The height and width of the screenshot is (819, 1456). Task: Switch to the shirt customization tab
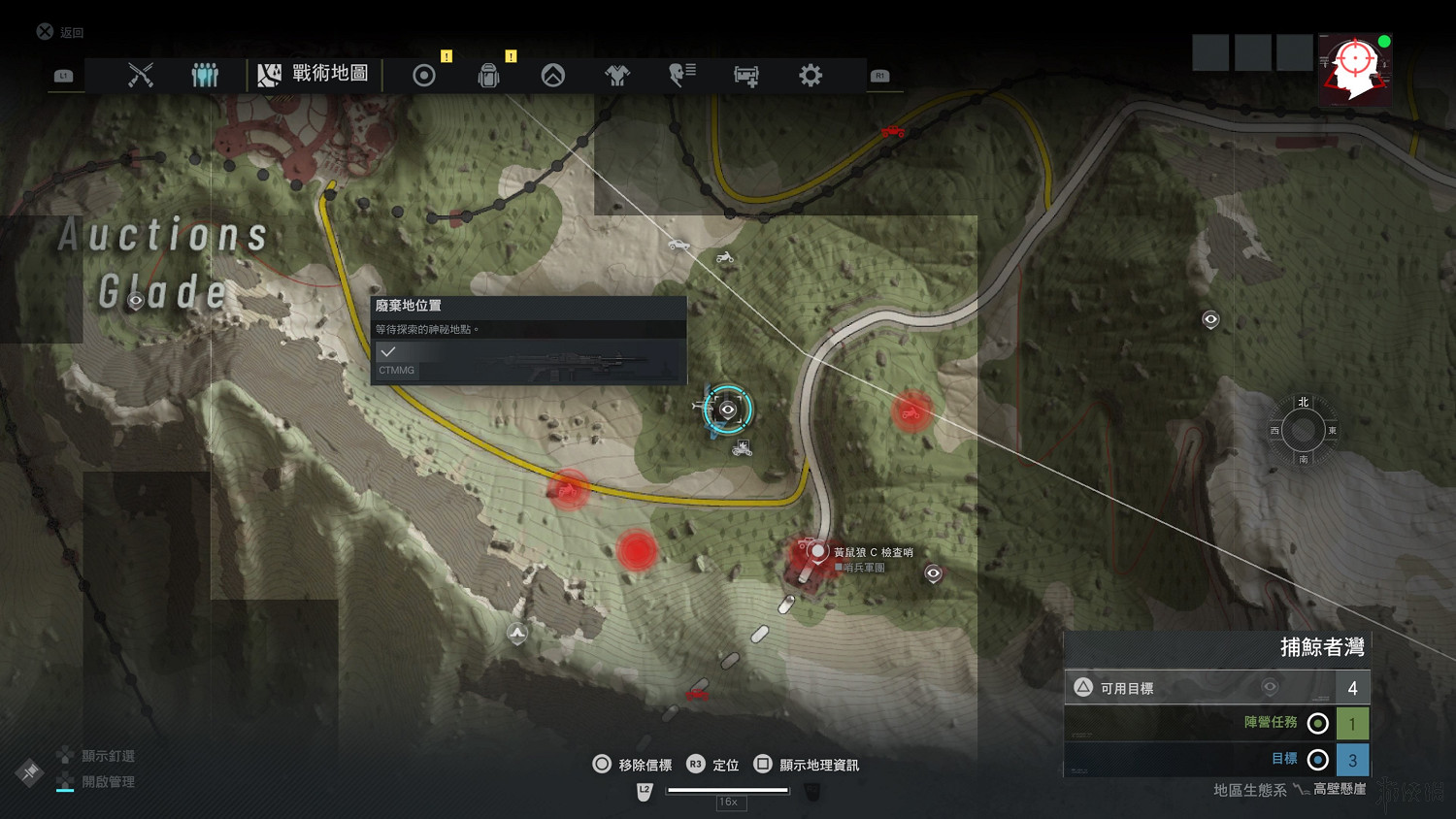[x=617, y=75]
